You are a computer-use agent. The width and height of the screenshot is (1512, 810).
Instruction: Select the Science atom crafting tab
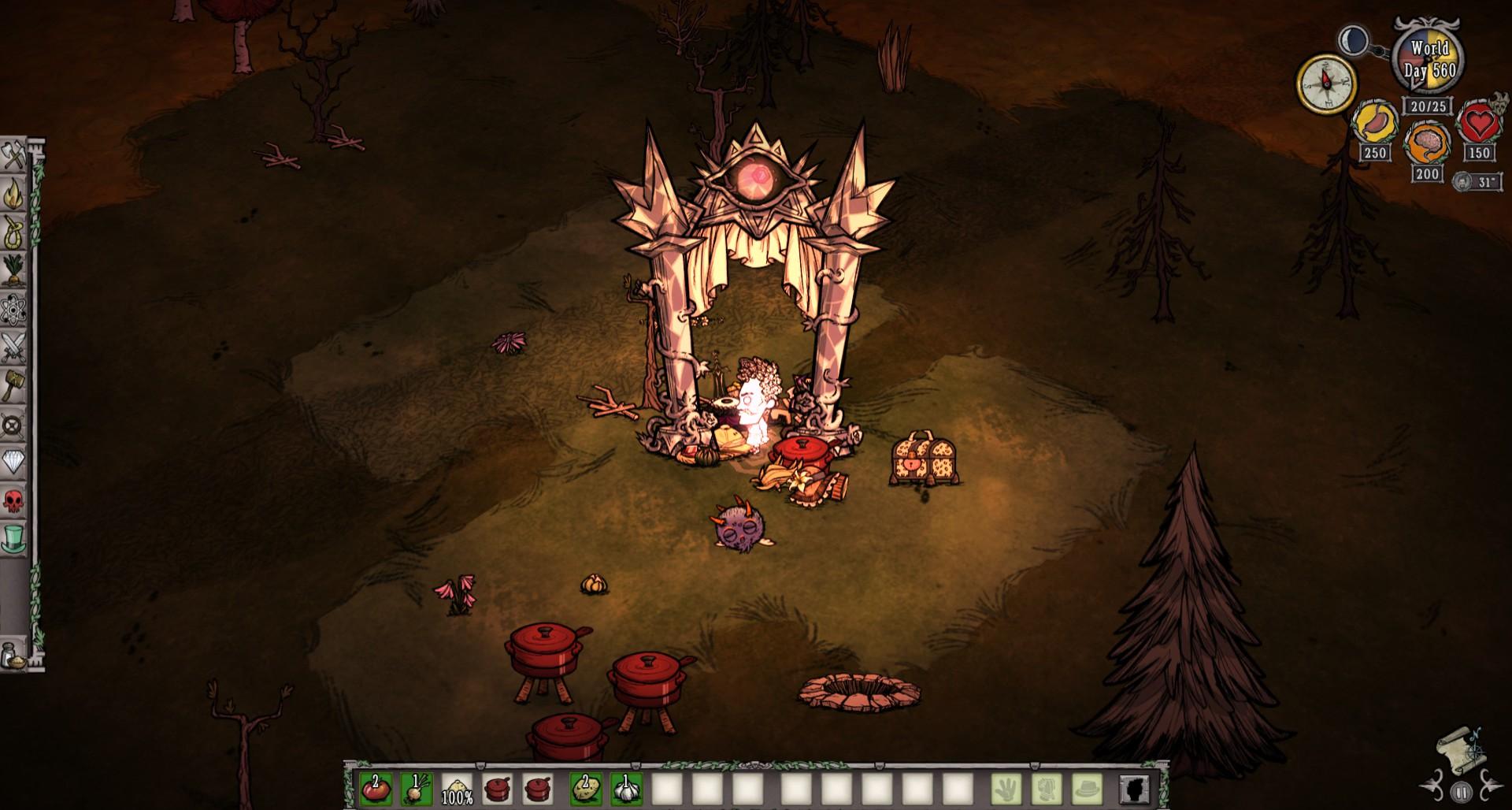(13, 310)
